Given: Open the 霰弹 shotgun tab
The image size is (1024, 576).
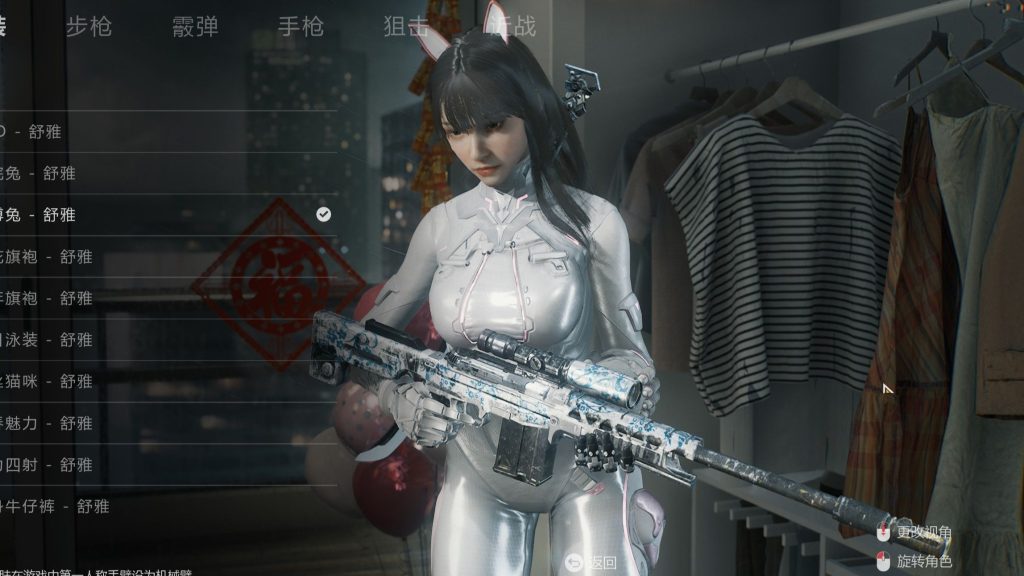Looking at the screenshot, I should coord(195,27).
